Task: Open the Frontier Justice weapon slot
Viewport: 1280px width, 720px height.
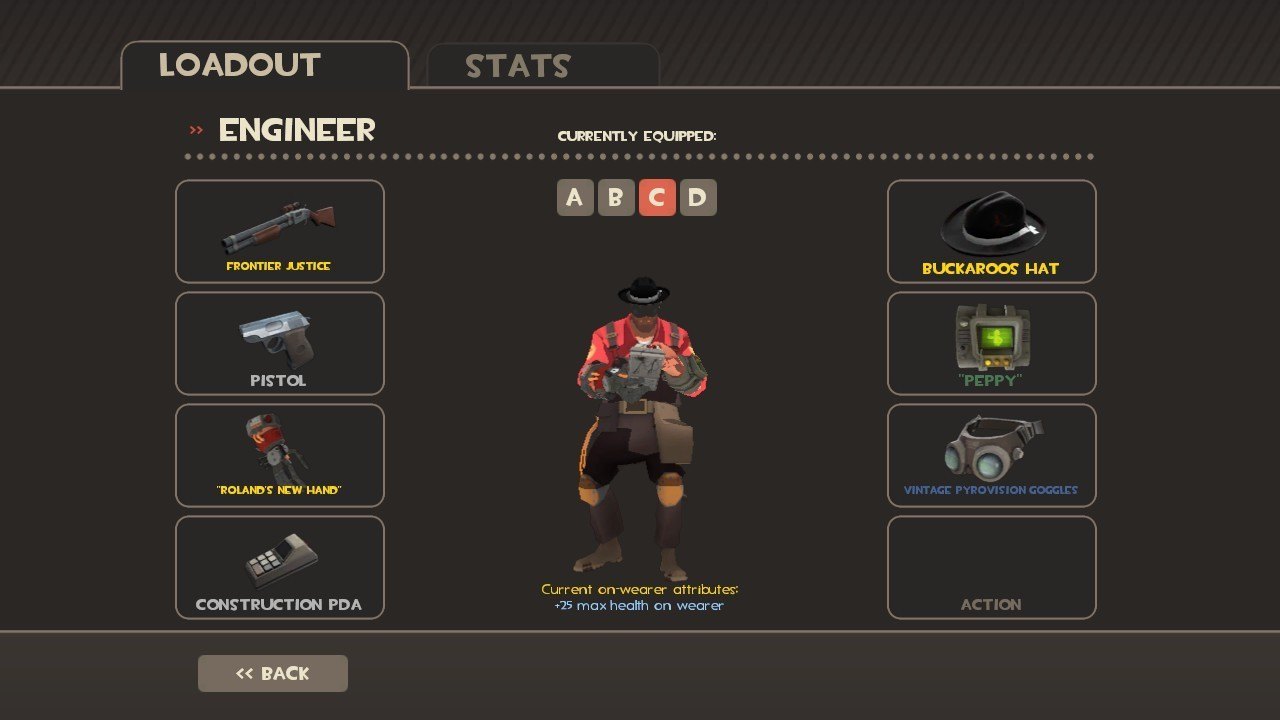Action: pos(280,232)
